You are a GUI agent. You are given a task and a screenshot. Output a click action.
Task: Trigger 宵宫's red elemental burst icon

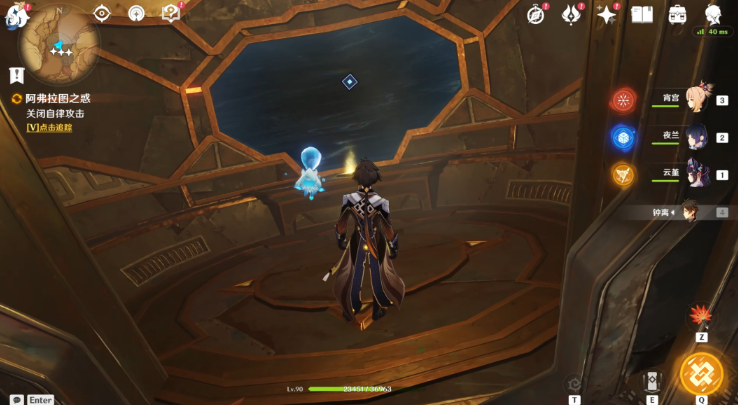pyautogui.click(x=624, y=100)
